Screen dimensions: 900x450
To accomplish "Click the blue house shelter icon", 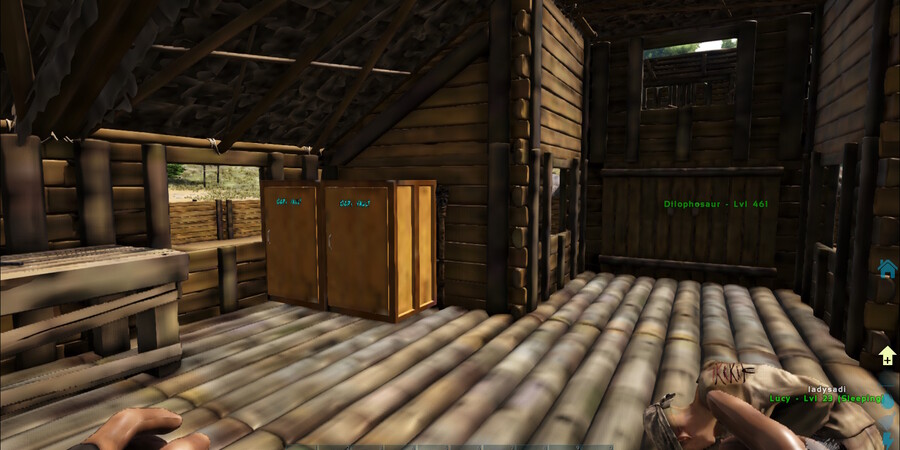I will pos(886,268).
